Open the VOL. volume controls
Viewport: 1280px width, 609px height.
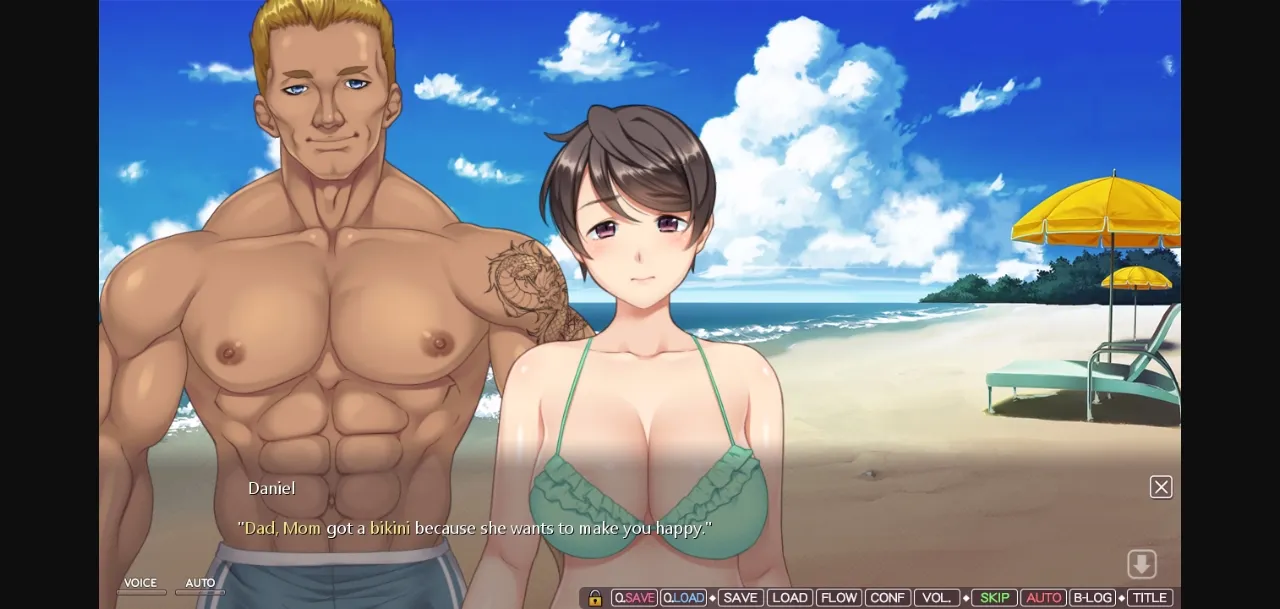[936, 598]
